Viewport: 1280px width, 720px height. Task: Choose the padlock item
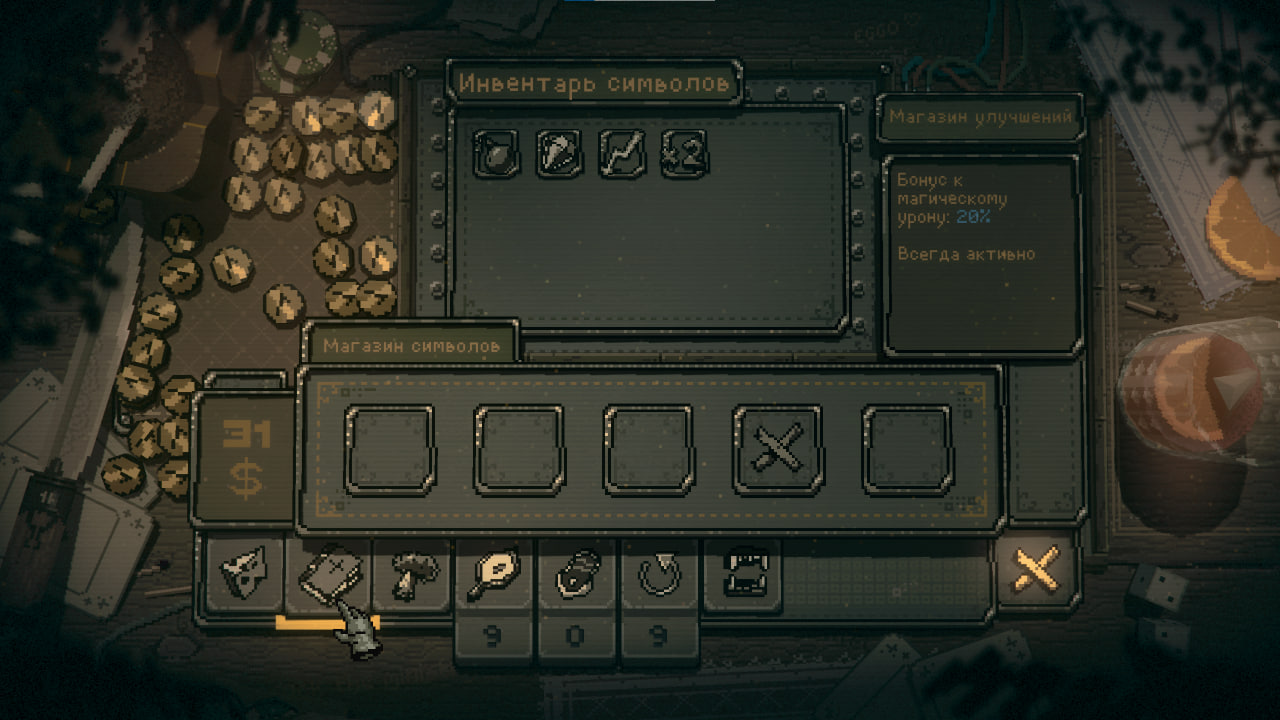[x=578, y=576]
